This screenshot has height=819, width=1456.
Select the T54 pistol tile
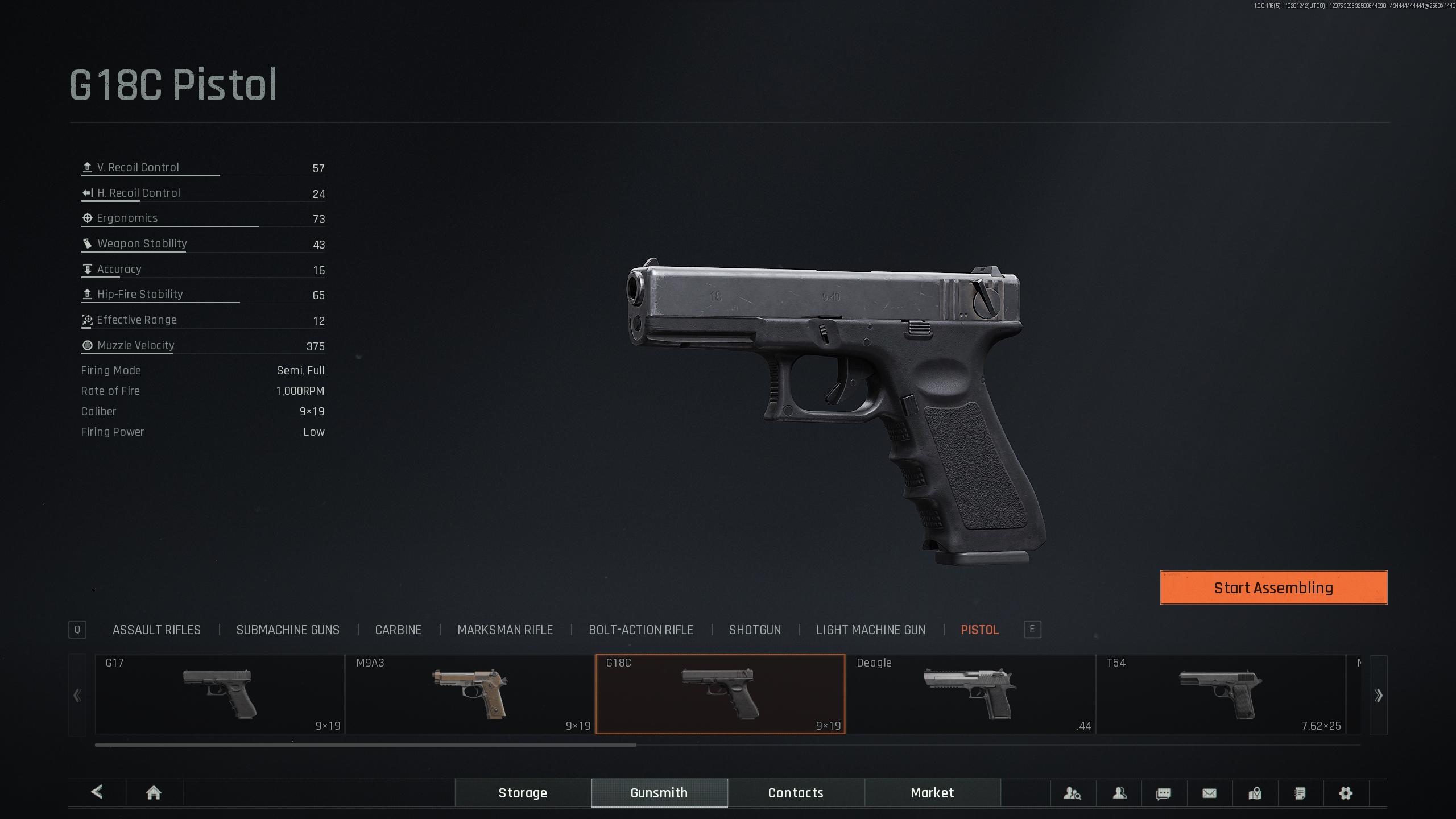tap(1221, 694)
